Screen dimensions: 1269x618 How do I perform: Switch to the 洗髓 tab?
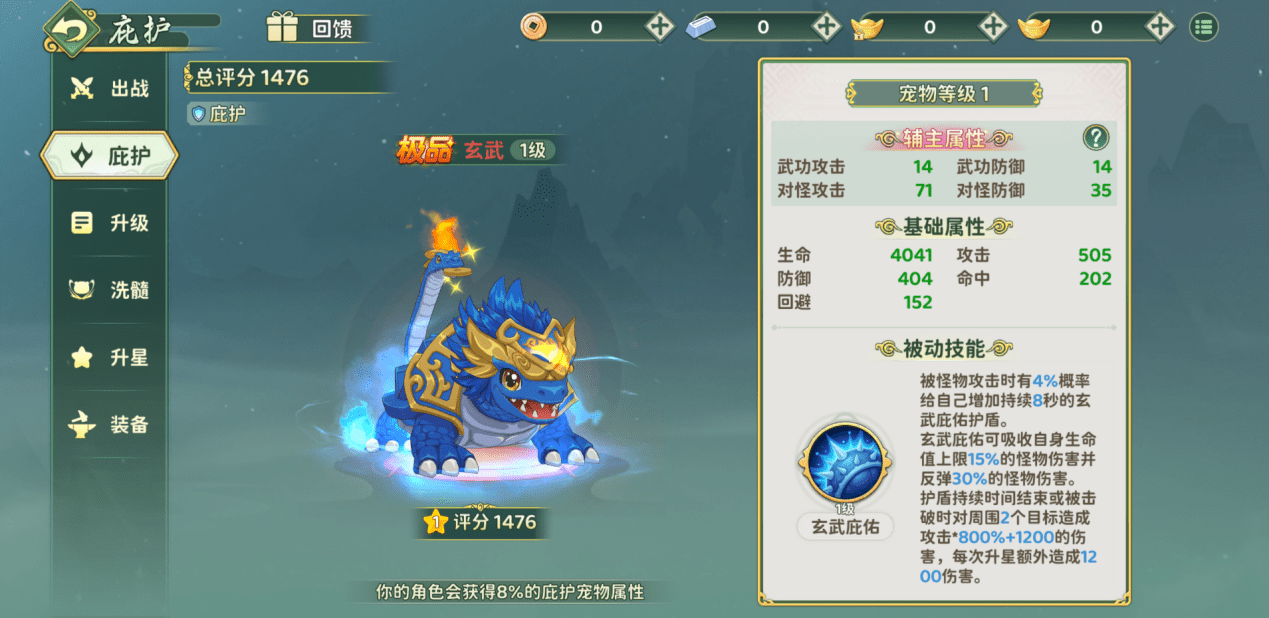click(x=110, y=290)
